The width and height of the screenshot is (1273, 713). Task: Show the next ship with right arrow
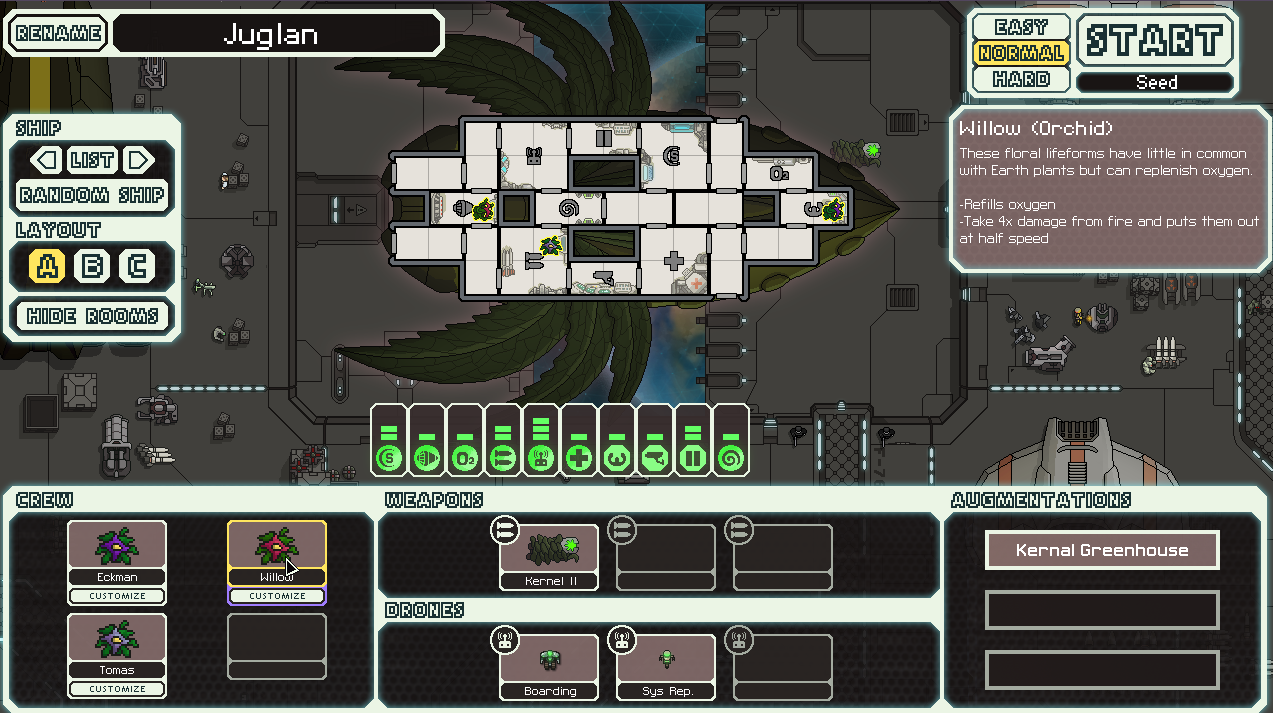coord(139,160)
